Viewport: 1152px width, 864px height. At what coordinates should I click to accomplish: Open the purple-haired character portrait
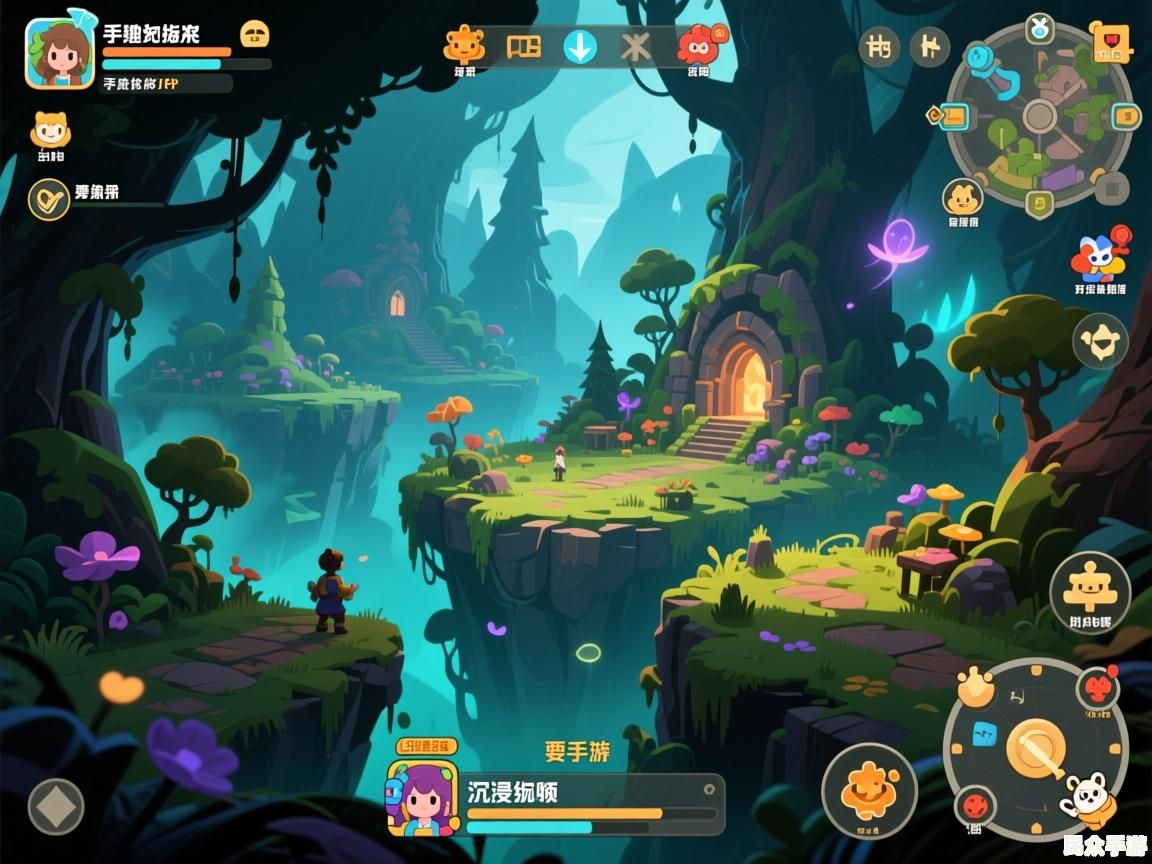coord(422,797)
